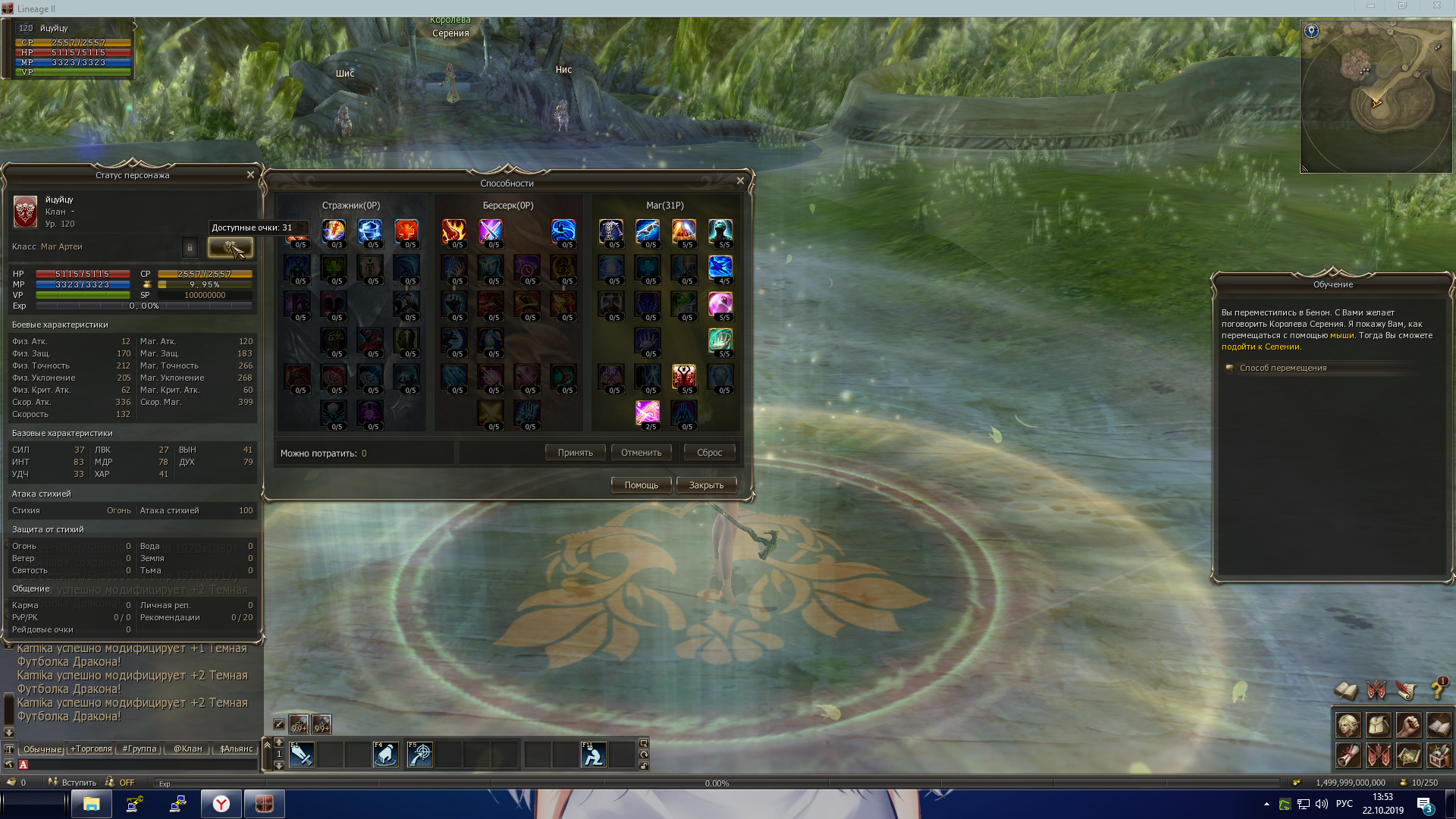This screenshot has width=1456, height=819.
Task: Reset ability points with Сброс
Action: coord(709,453)
